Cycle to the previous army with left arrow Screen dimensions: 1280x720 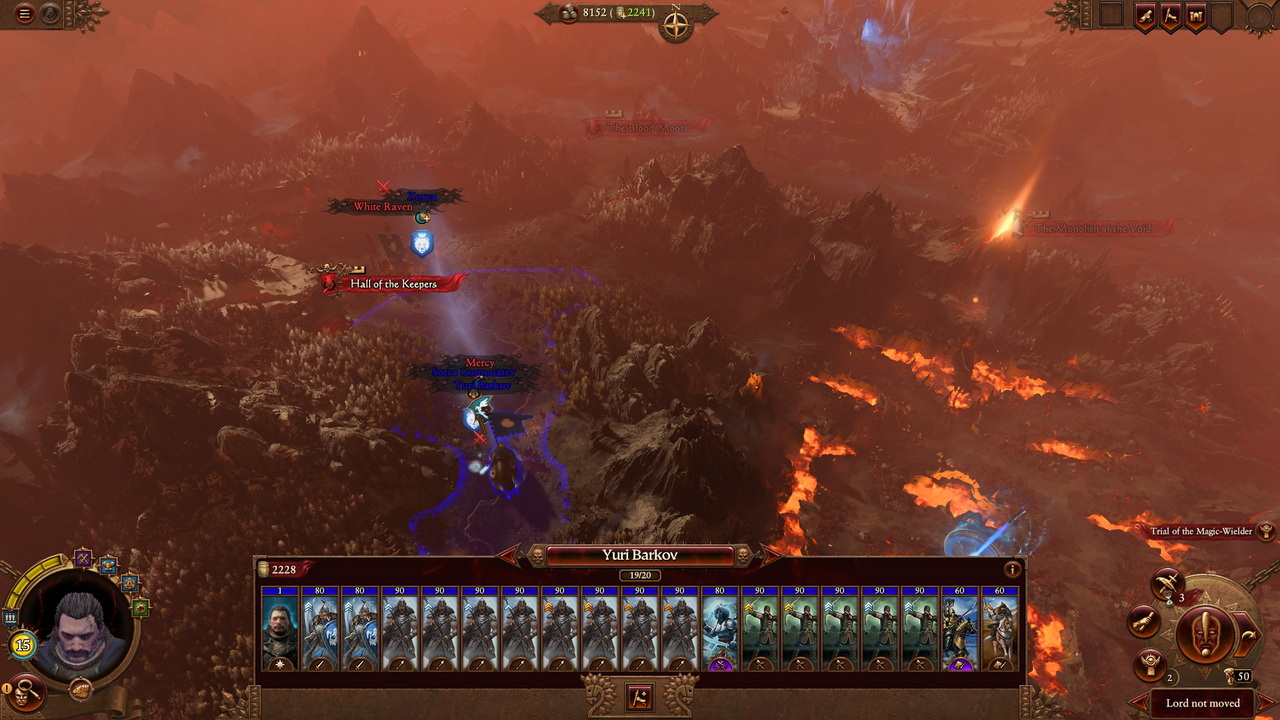(x=509, y=555)
